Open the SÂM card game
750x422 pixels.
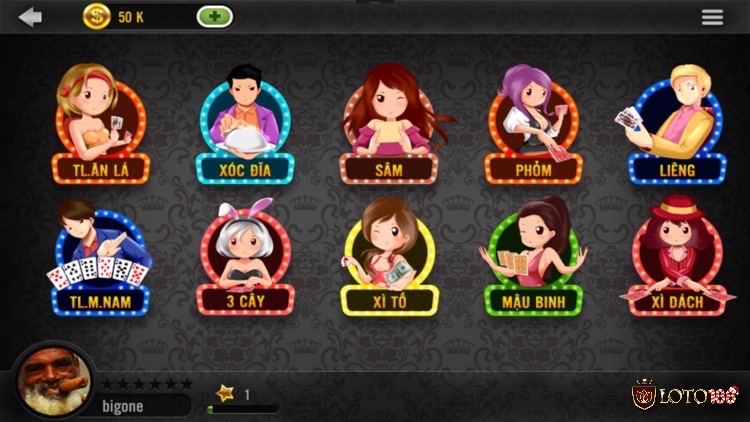tap(389, 125)
